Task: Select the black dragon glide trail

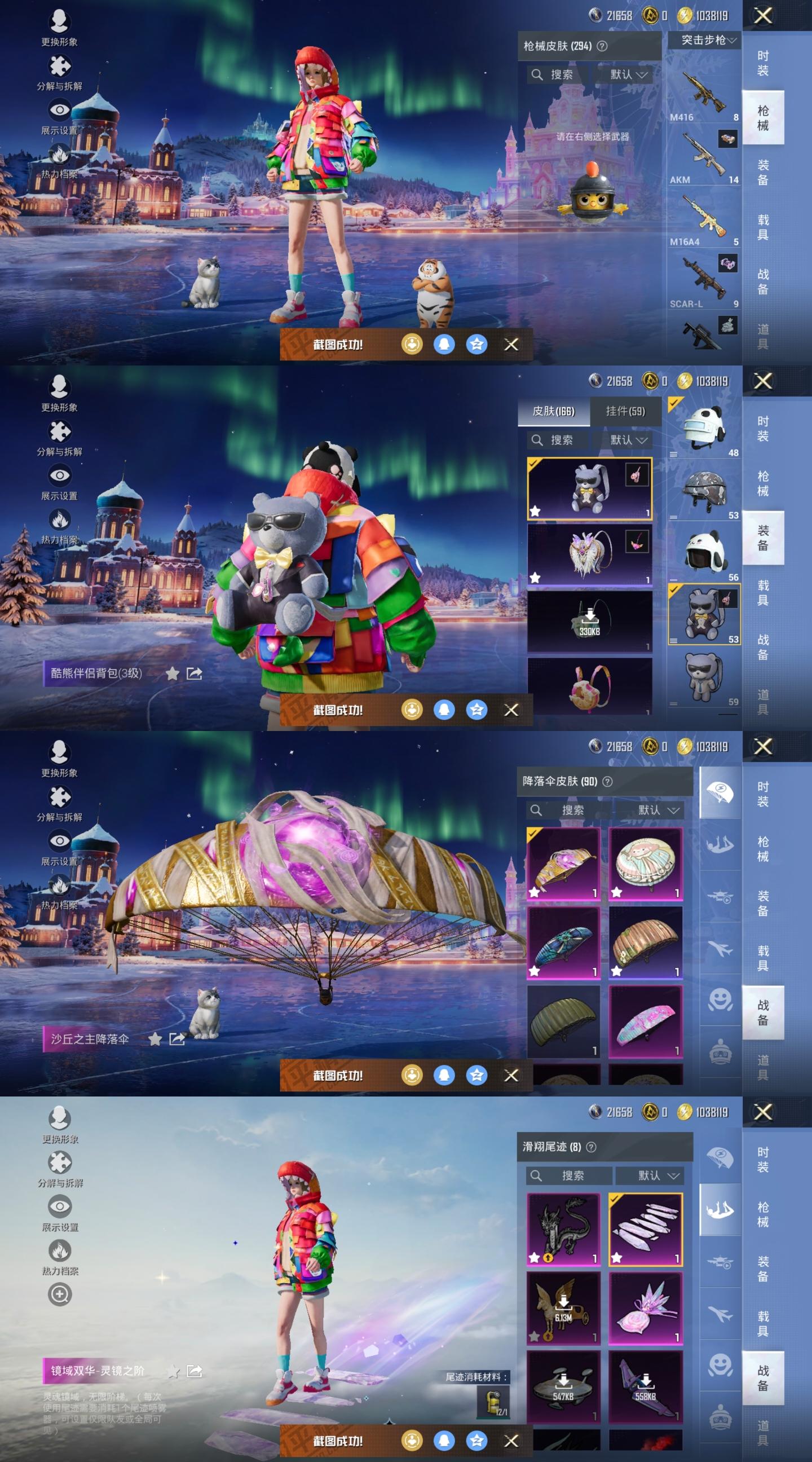Action: click(563, 1228)
